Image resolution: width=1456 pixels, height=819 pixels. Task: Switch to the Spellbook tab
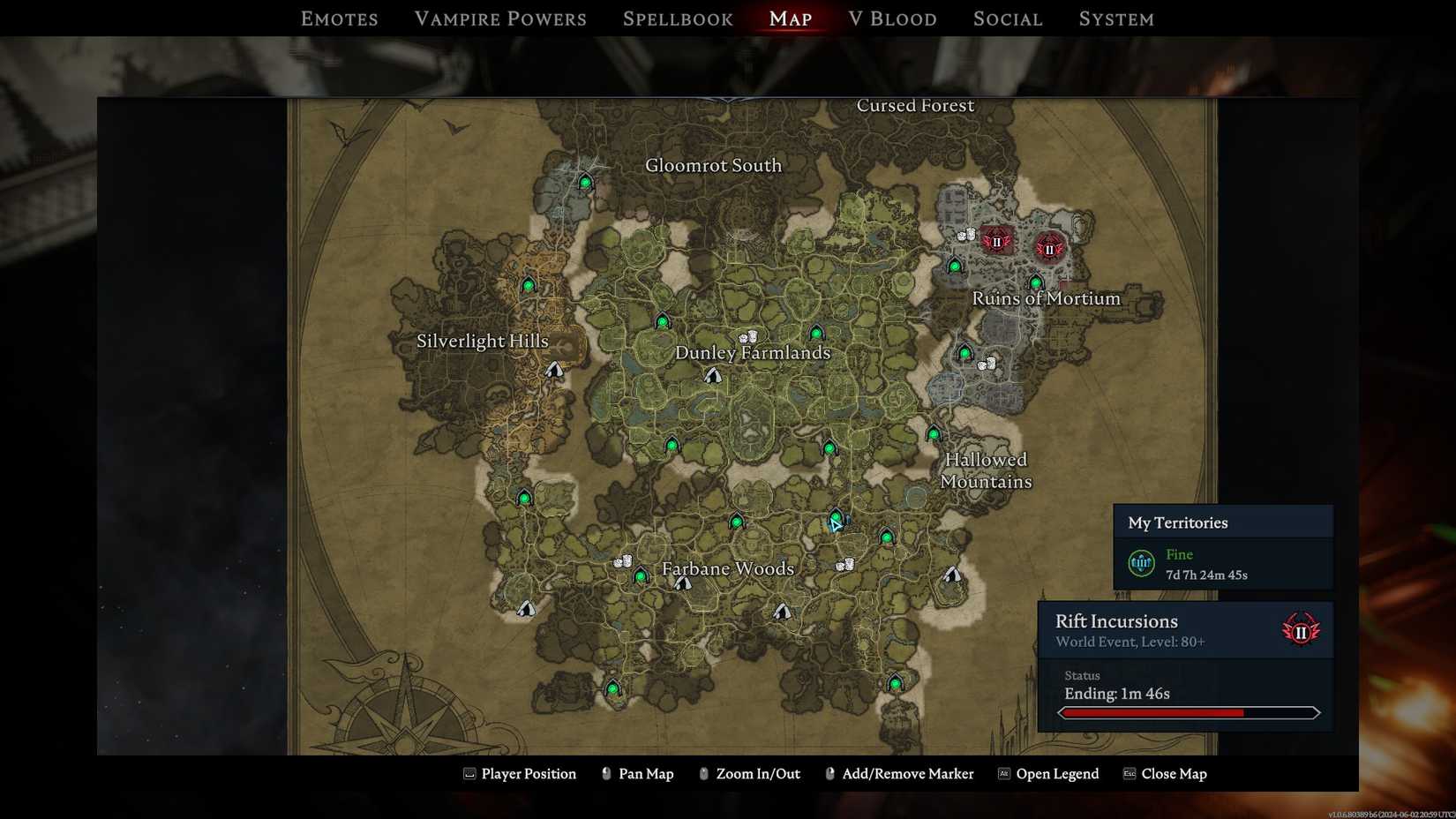coord(677,18)
